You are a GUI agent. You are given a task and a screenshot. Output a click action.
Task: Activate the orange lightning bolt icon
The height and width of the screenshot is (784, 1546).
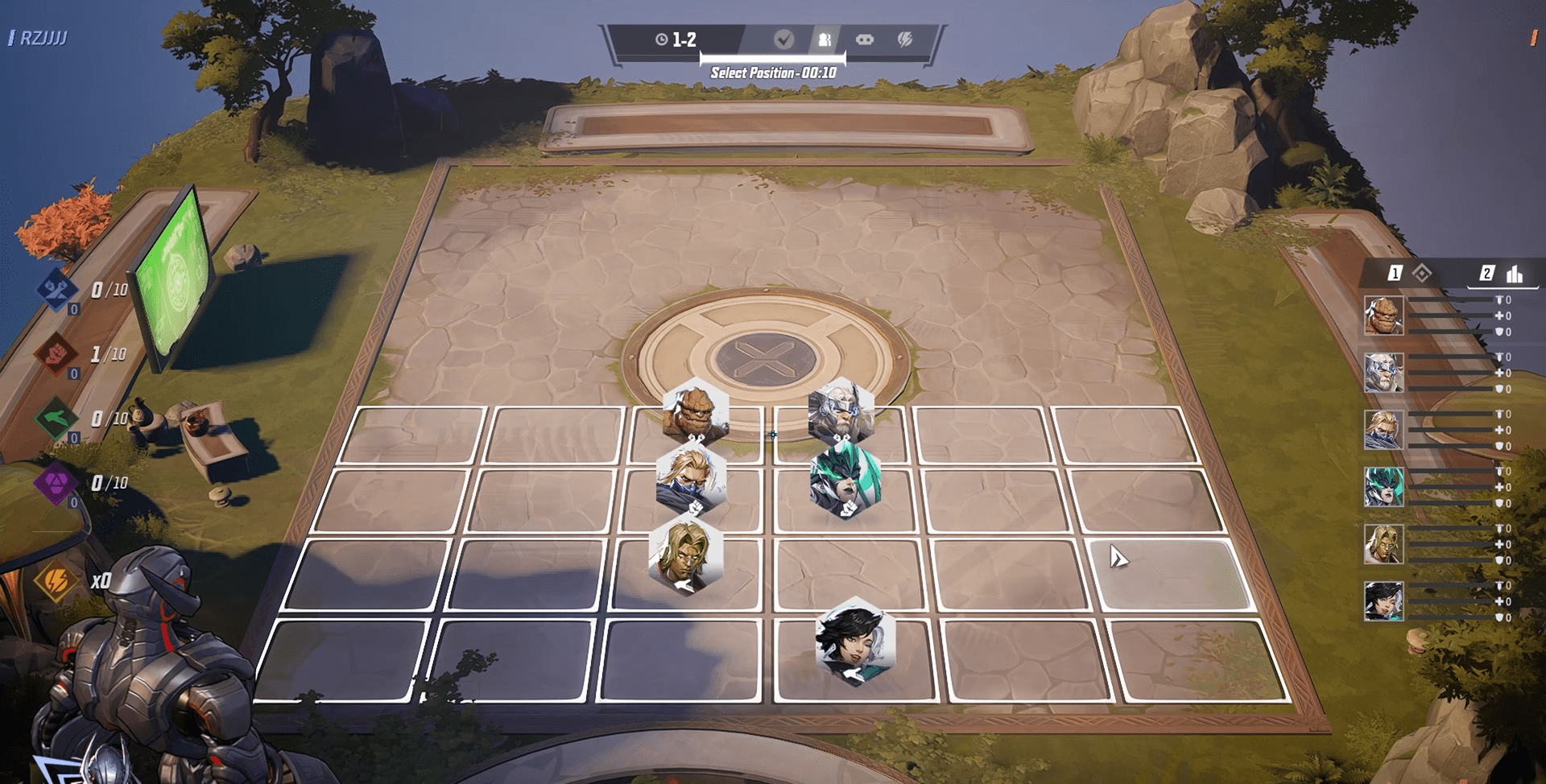pos(56,580)
